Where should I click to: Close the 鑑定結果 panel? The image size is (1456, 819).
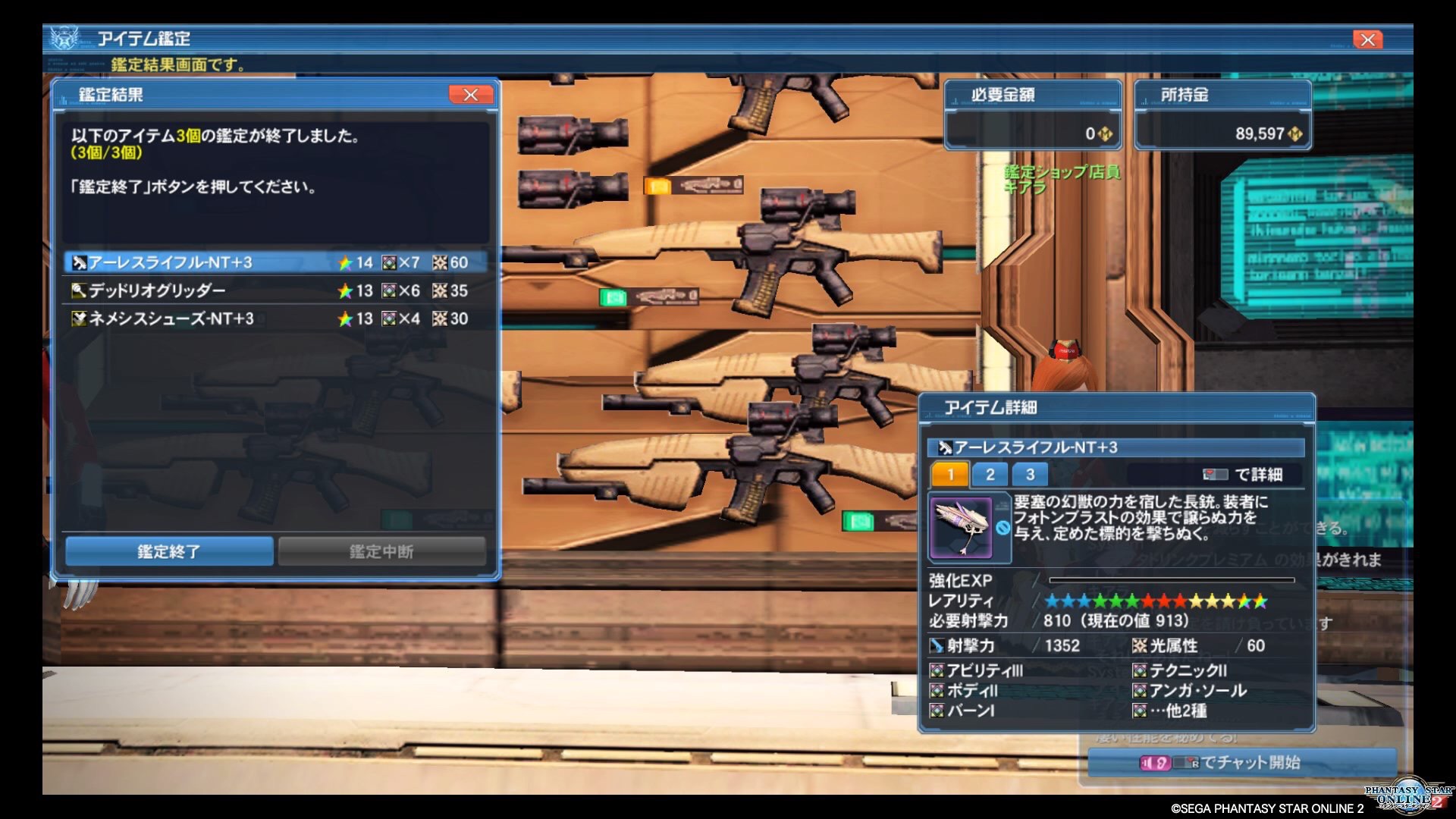click(470, 95)
